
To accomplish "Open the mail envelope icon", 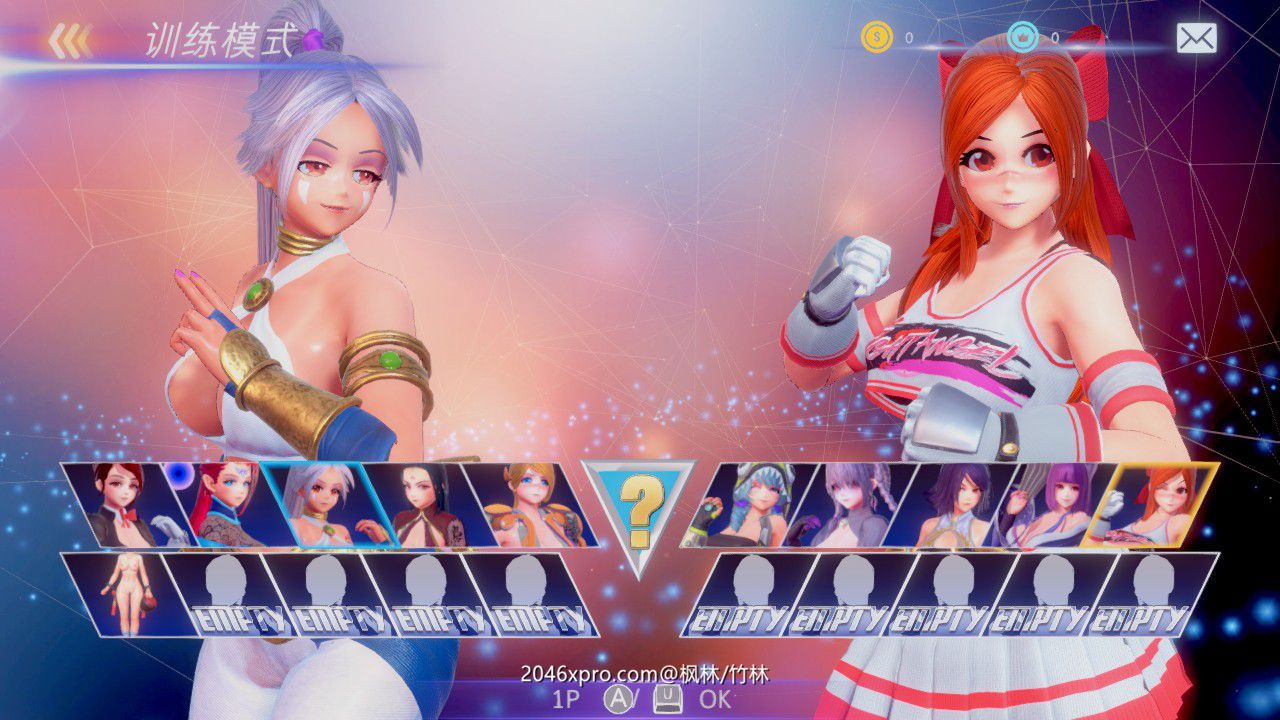I will 1196,39.
